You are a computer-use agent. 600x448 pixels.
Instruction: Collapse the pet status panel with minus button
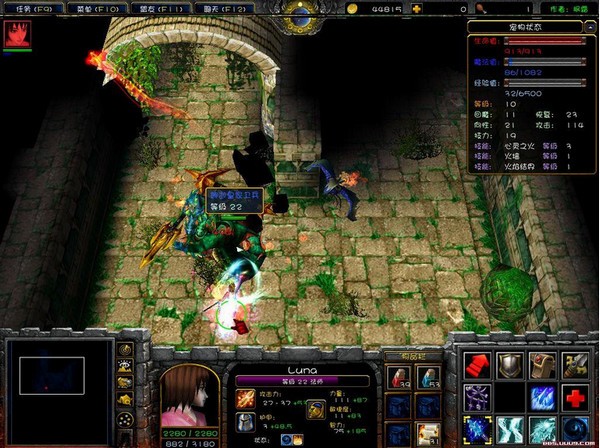(592, 28)
